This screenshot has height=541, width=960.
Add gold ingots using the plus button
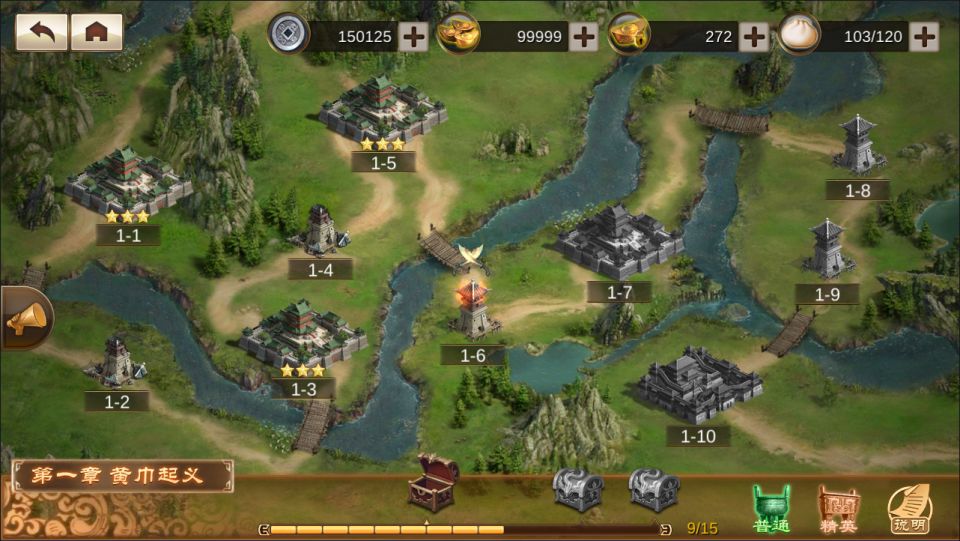pos(583,37)
